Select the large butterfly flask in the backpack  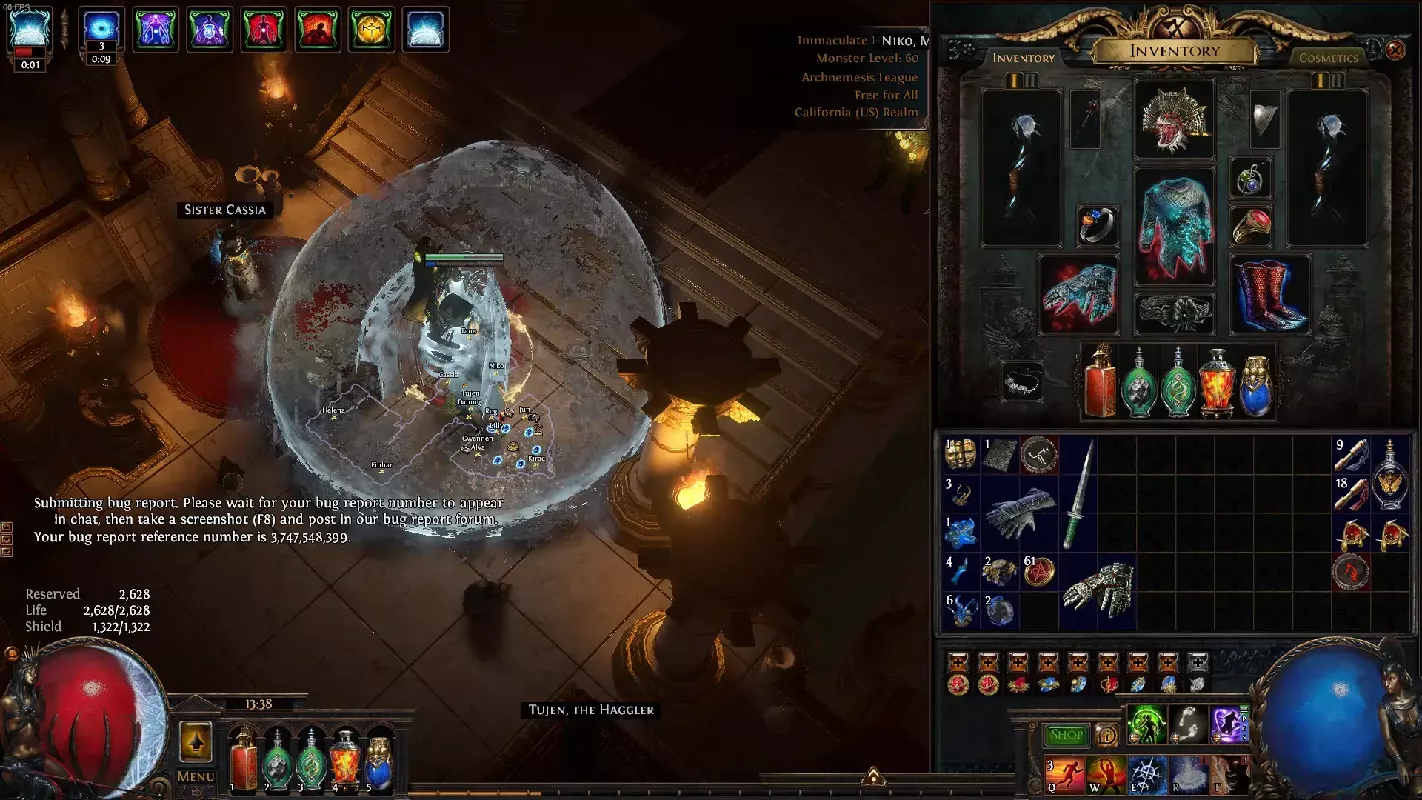pos(1391,473)
